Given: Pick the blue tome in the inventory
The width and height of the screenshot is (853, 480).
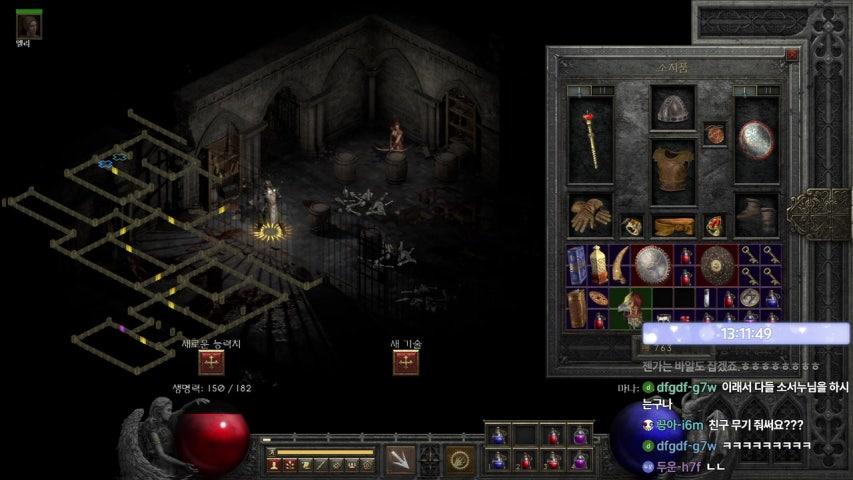Looking at the screenshot, I should pos(578,266).
